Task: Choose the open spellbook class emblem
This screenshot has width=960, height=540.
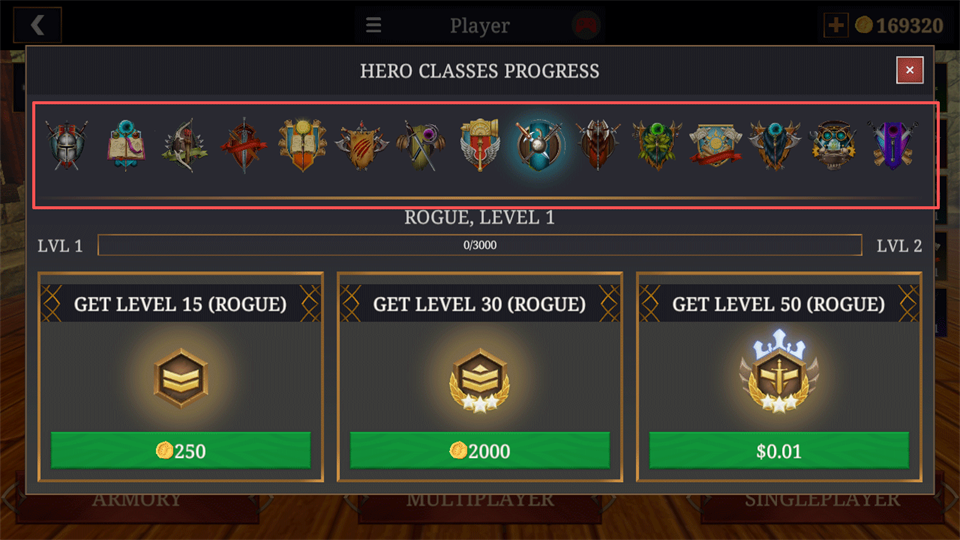Action: pyautogui.click(x=126, y=146)
